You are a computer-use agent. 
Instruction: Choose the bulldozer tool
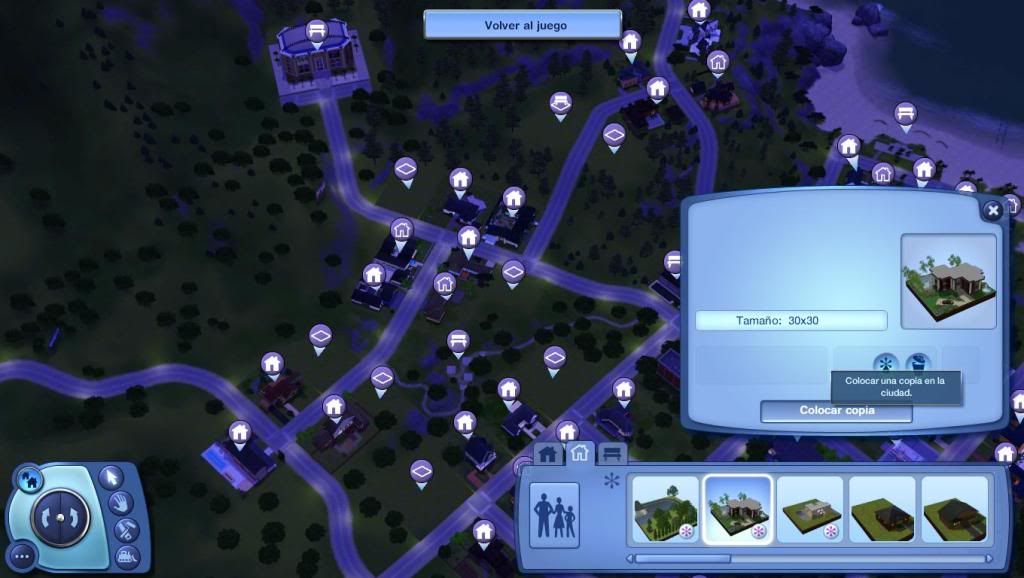pos(126,555)
